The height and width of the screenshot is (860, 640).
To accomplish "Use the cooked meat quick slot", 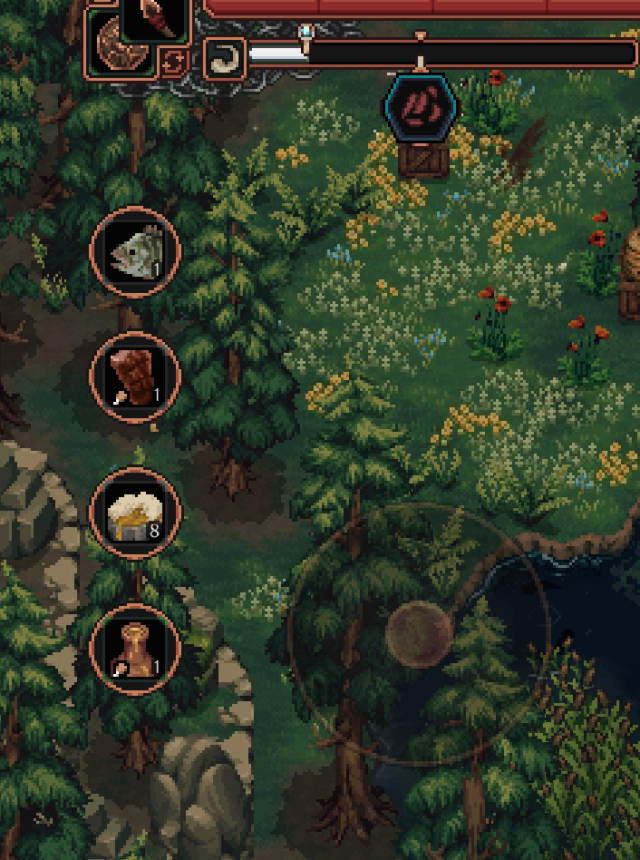I will pyautogui.click(x=135, y=377).
